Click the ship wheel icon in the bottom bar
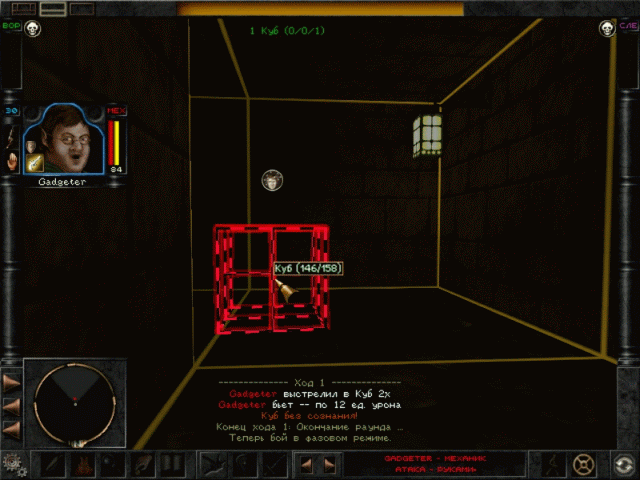This screenshot has height=480, width=640. 584,464
